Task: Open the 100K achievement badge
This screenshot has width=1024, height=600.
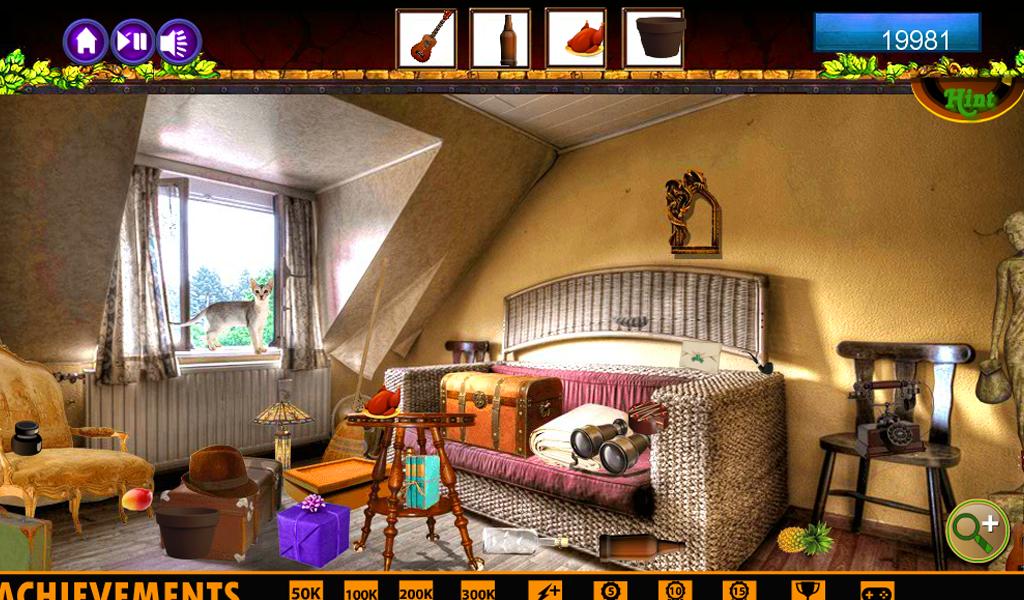Action: point(361,590)
